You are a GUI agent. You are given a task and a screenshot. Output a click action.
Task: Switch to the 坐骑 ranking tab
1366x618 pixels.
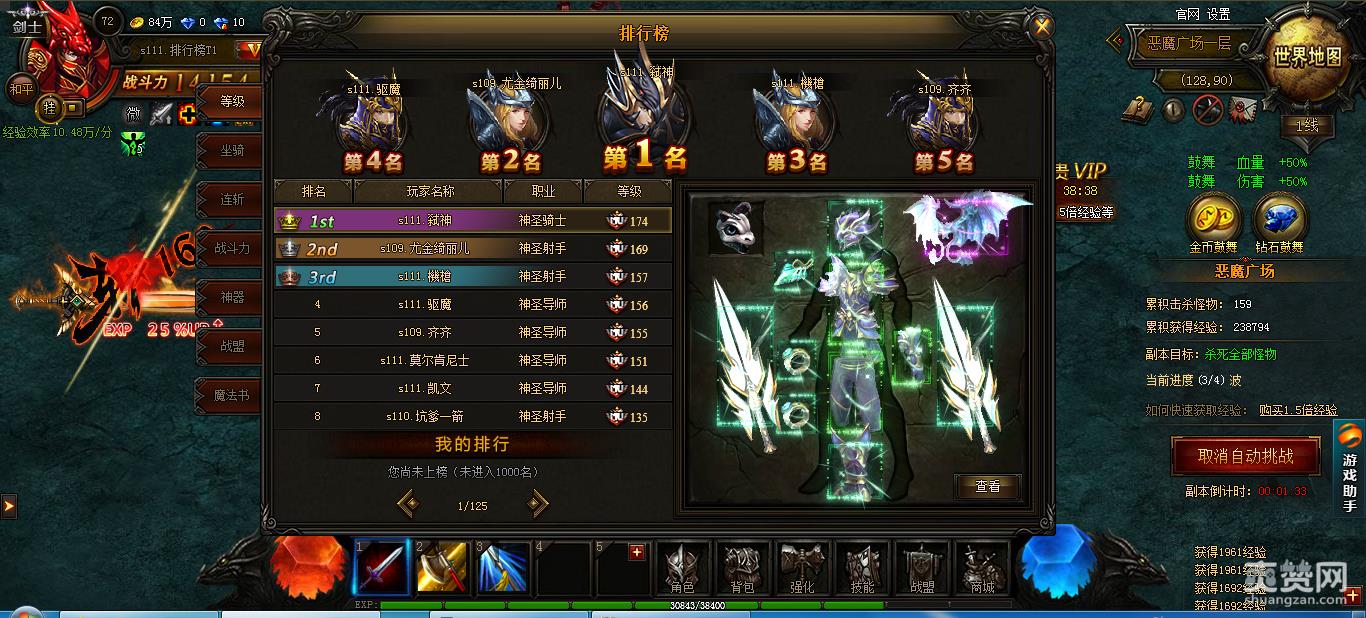click(232, 150)
